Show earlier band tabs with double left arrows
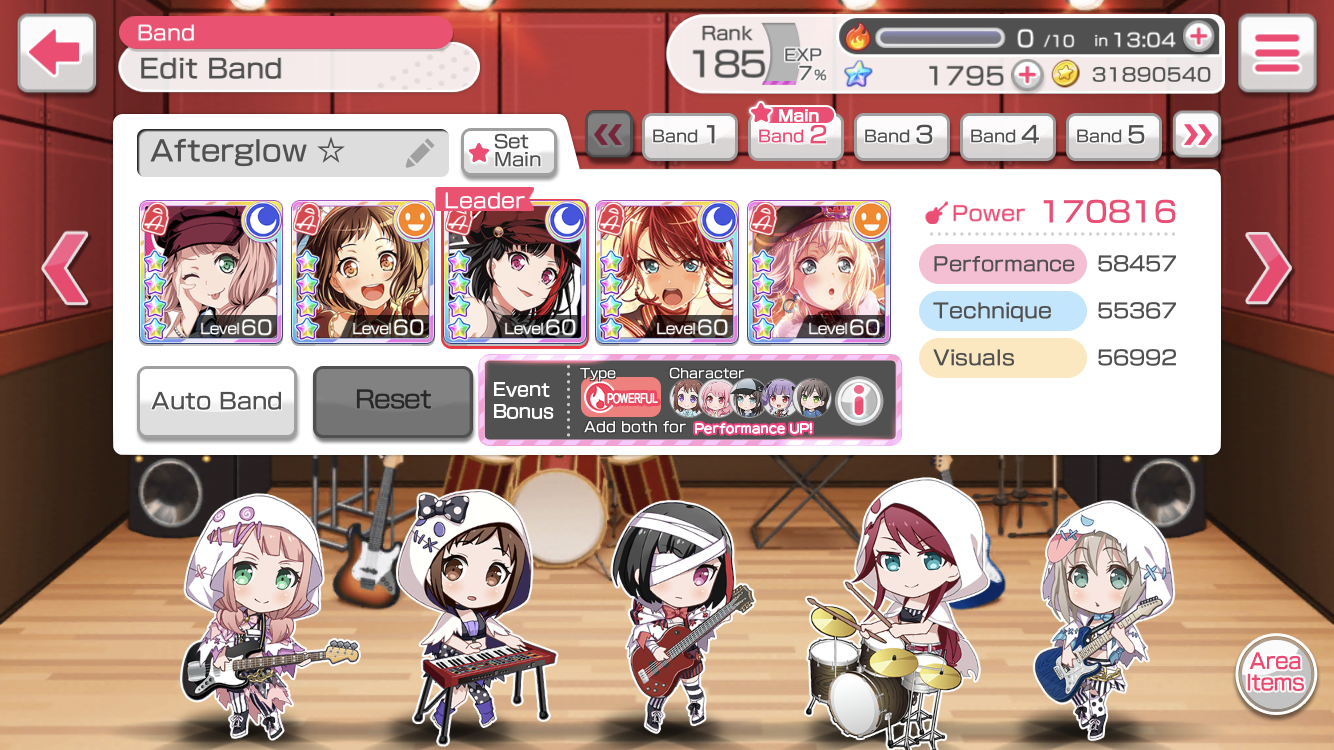Image resolution: width=1334 pixels, height=750 pixels. pyautogui.click(x=608, y=135)
